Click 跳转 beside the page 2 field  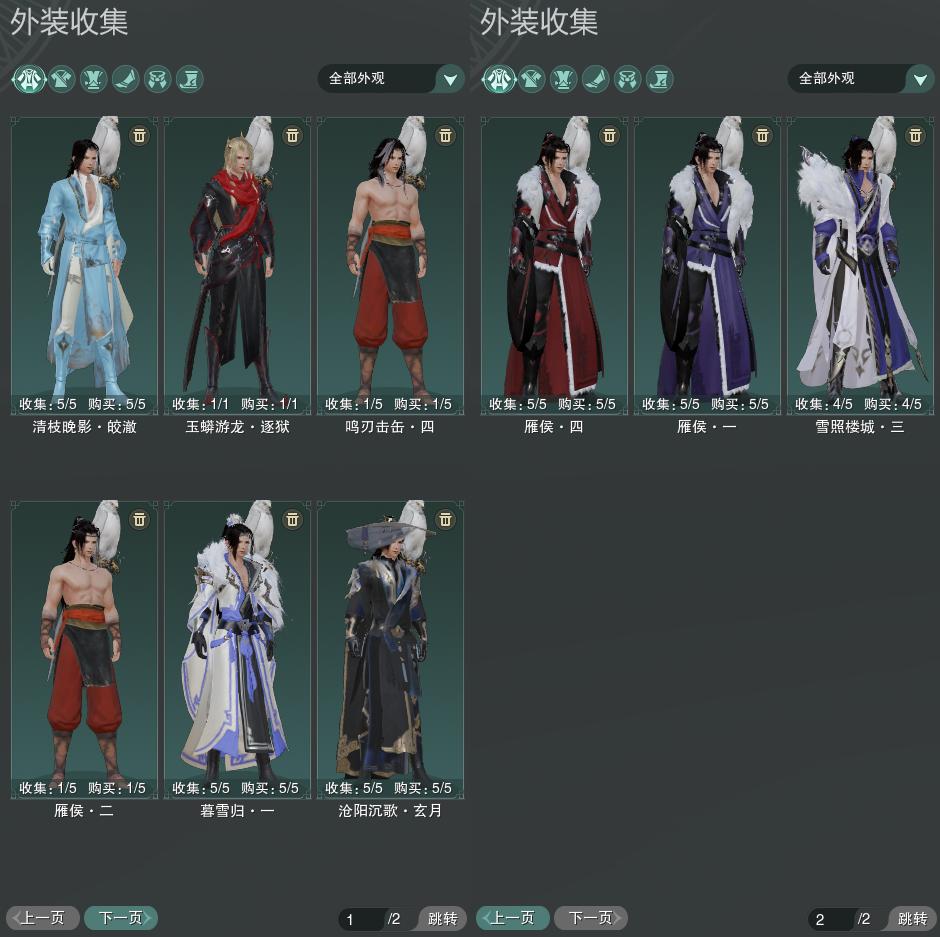coord(912,919)
